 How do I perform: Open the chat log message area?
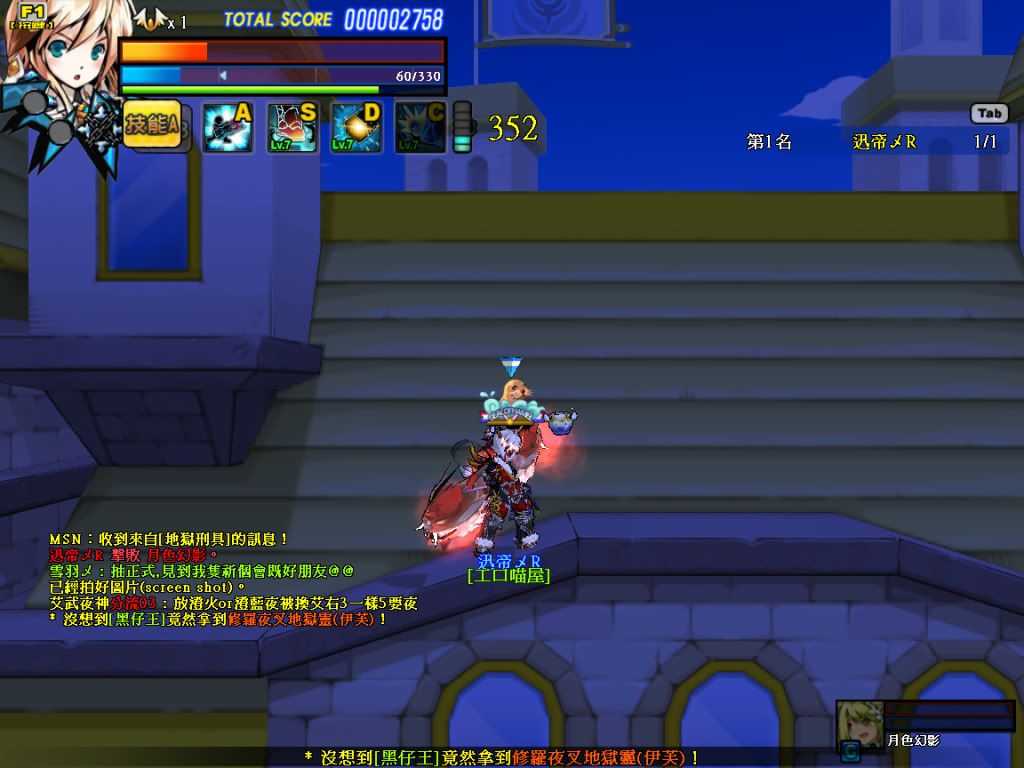tap(230, 579)
